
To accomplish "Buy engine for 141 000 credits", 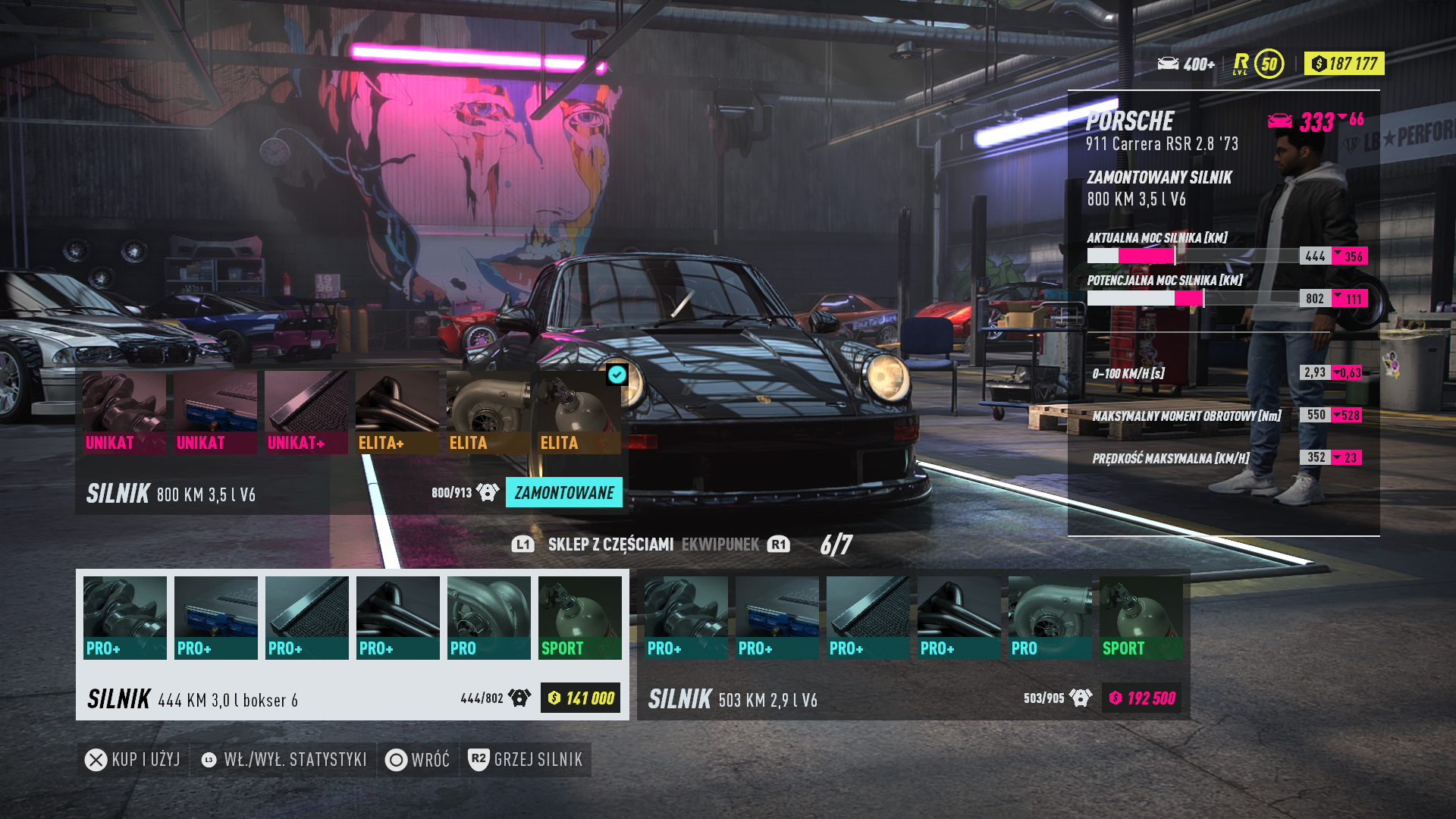I will pos(580,698).
